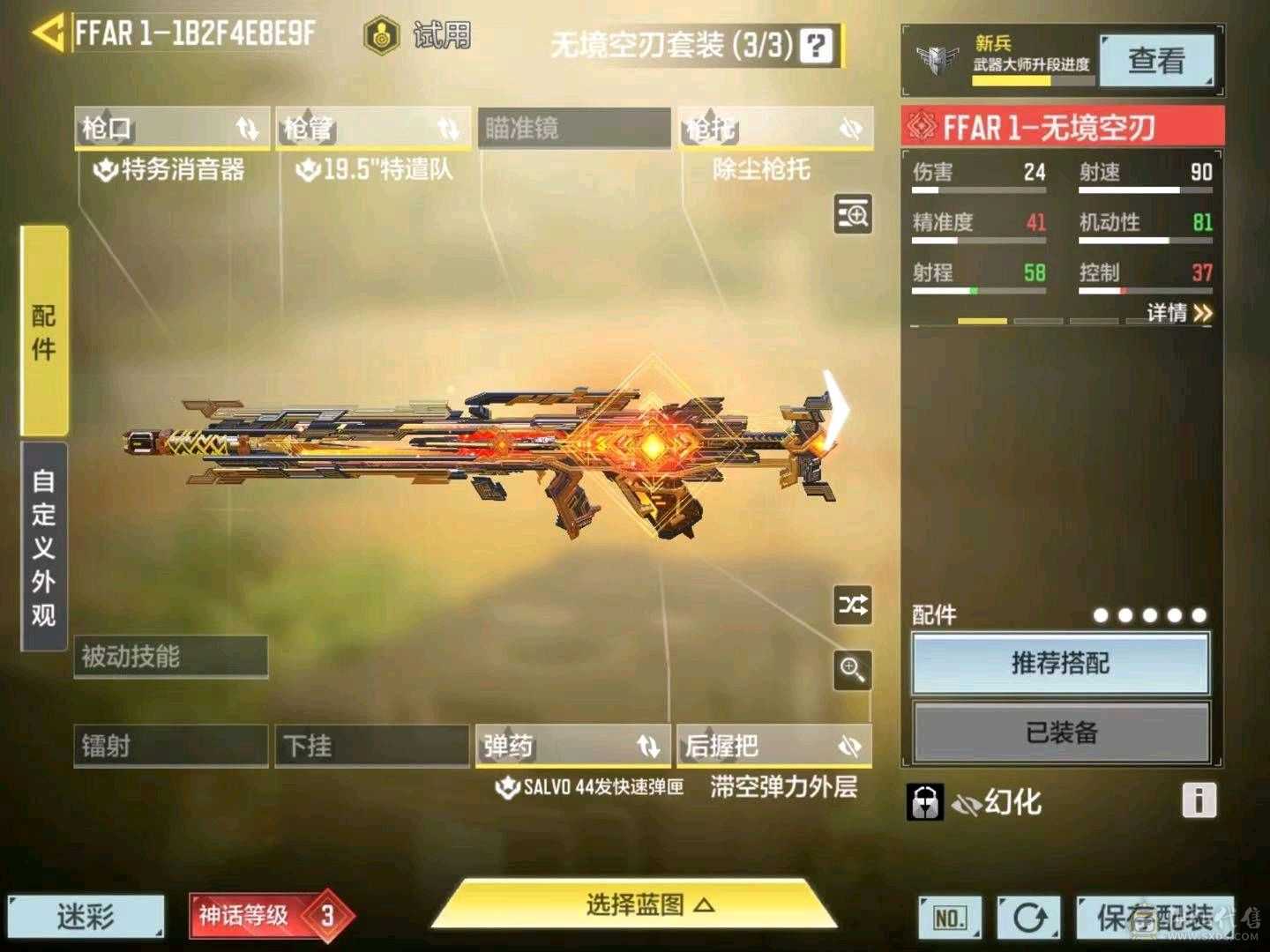This screenshot has height=952, width=1270.
Task: Click the swap arrows on the 枪口 muzzle slot
Action: [x=244, y=129]
